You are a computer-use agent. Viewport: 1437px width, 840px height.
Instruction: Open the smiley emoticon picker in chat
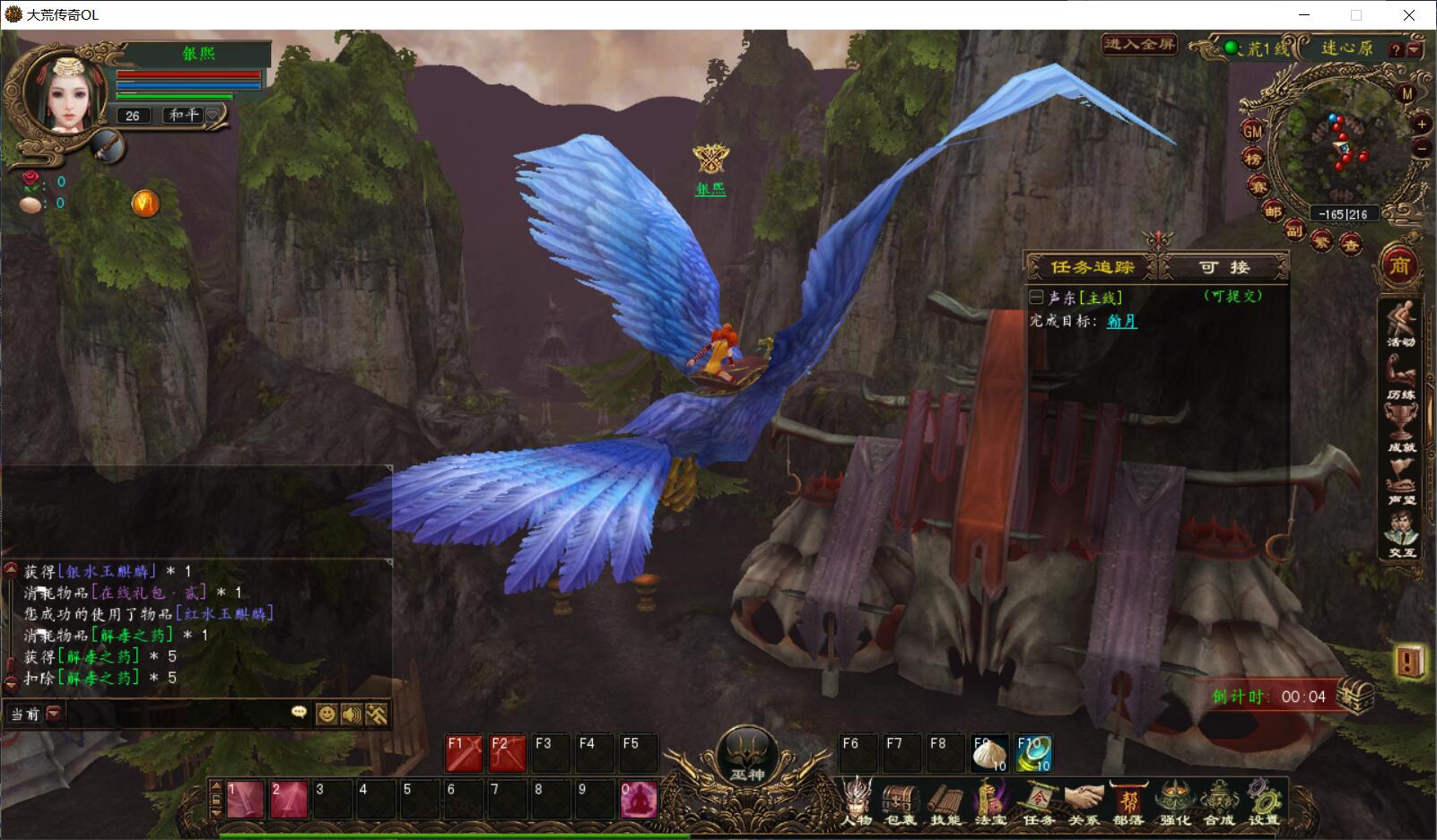(327, 714)
